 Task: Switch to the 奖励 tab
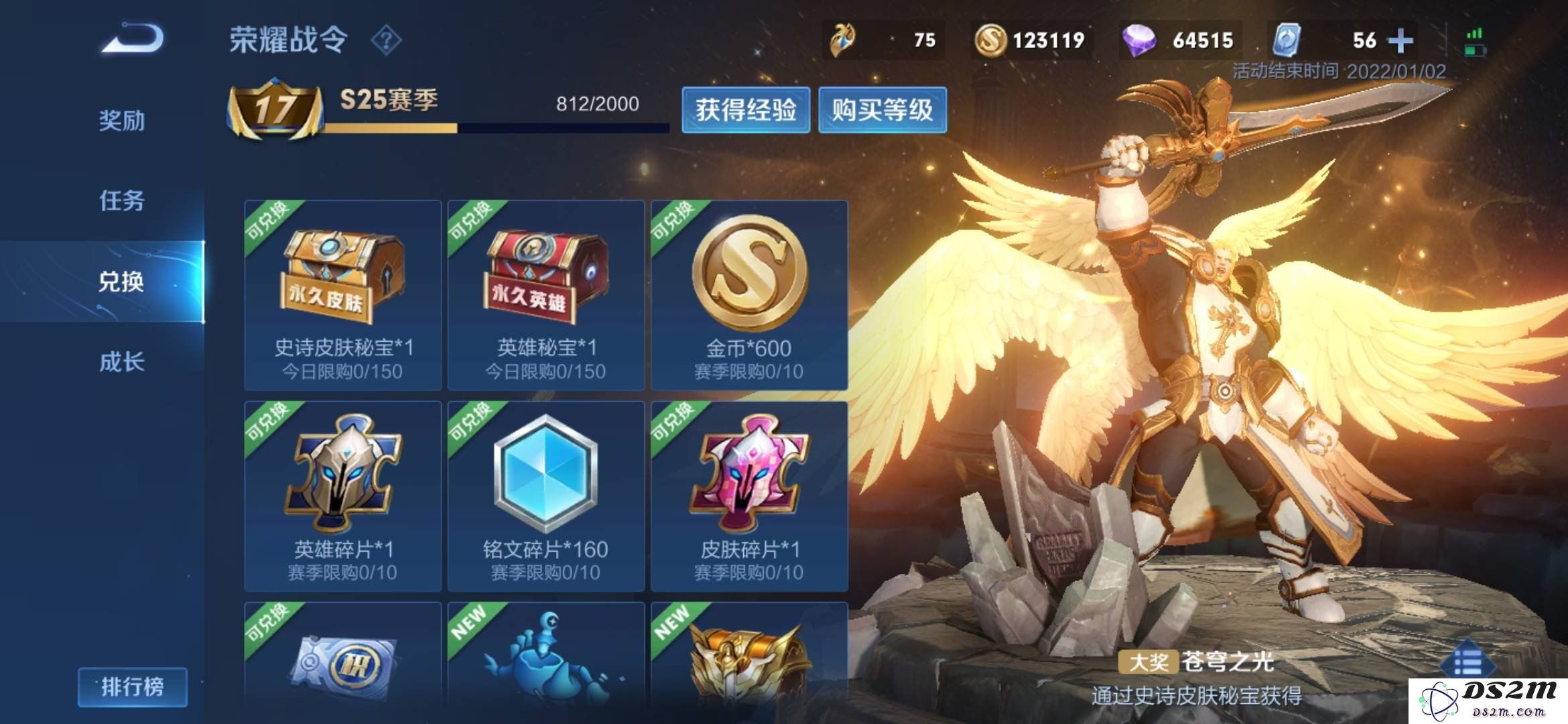tap(121, 121)
